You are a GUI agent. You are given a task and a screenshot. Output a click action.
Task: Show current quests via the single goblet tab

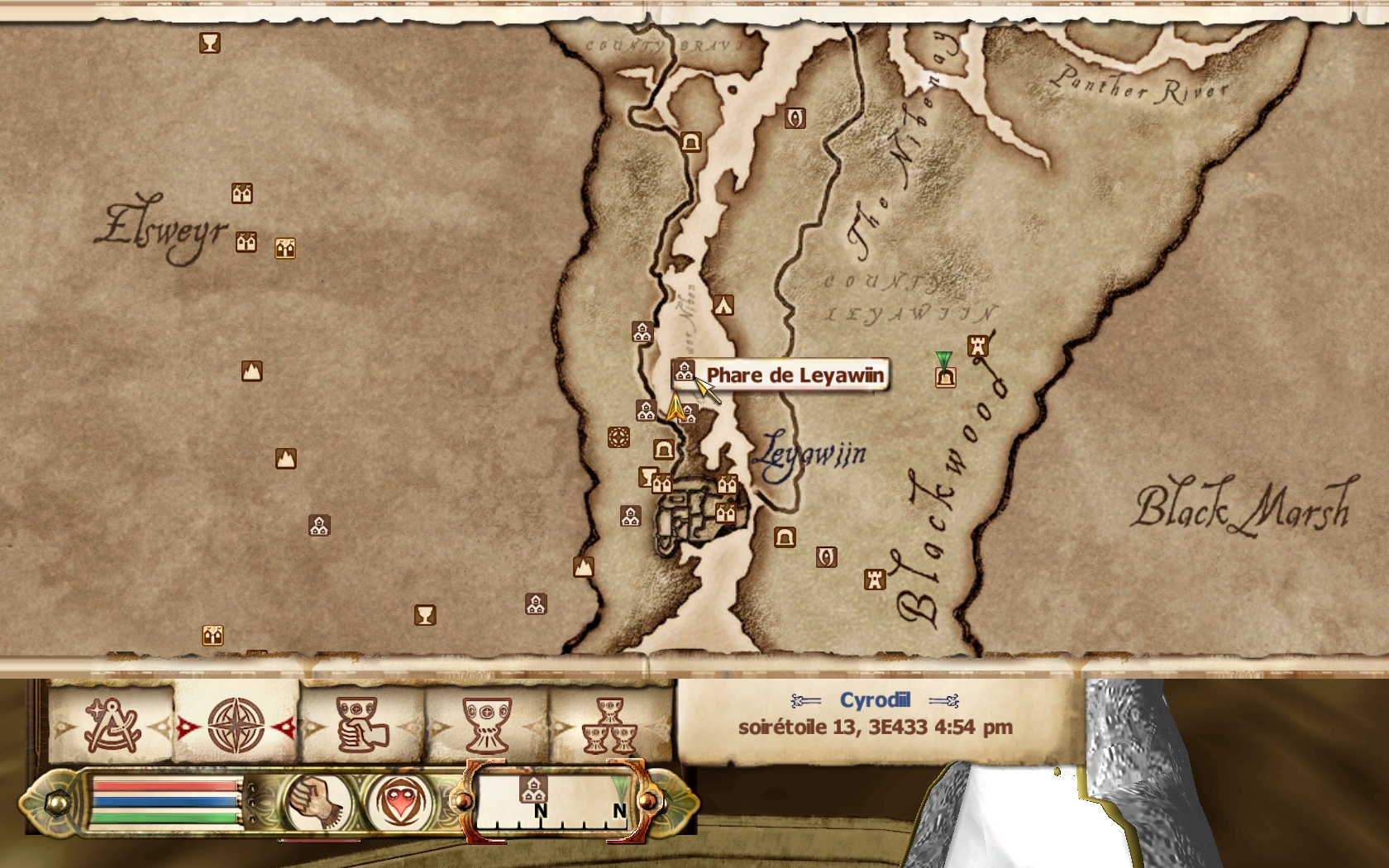click(486, 725)
